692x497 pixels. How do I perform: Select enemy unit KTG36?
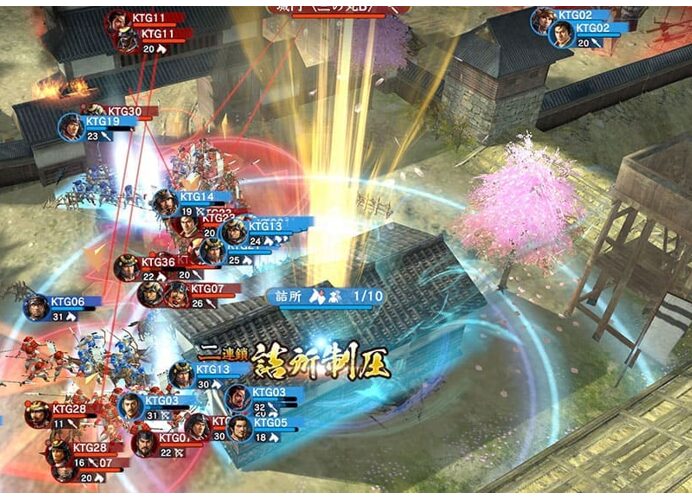coord(127,267)
